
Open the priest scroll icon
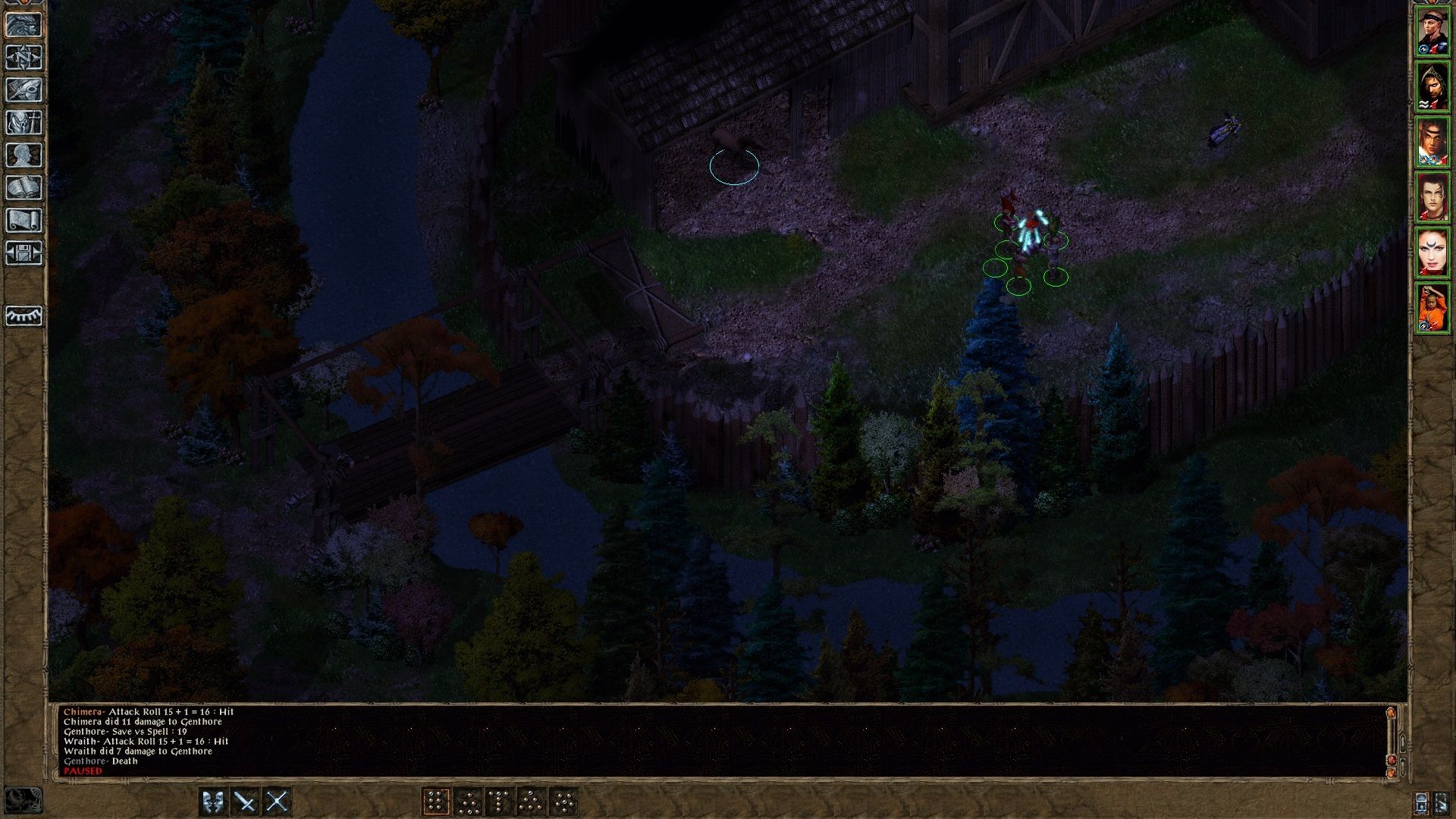(24, 220)
